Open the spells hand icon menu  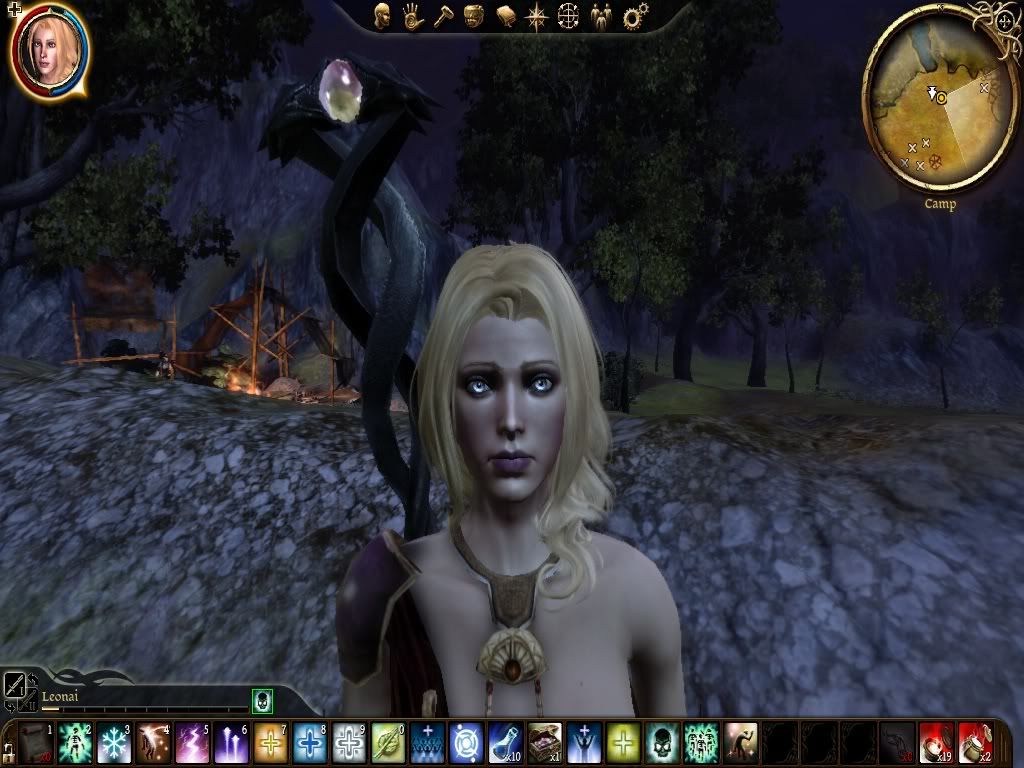point(413,16)
